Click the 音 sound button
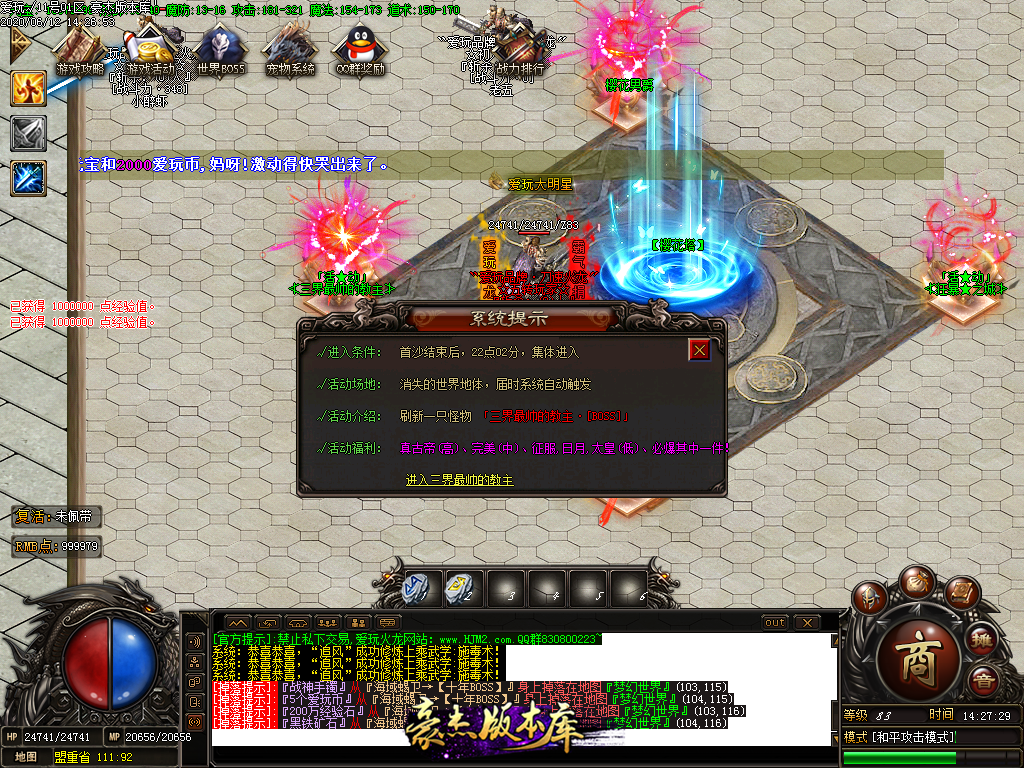This screenshot has width=1024, height=768. point(983,683)
